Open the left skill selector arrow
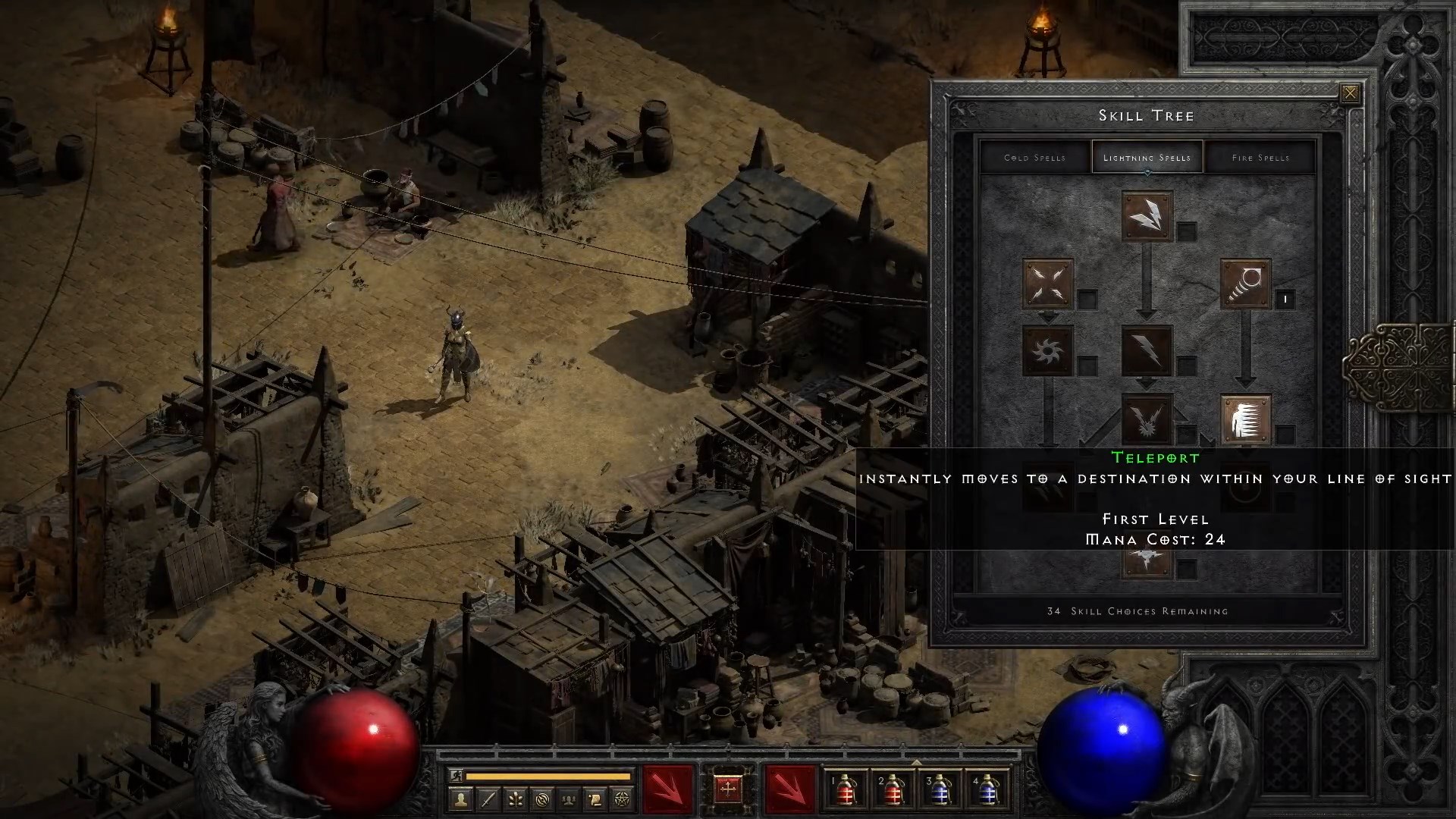Viewport: 1456px width, 819px height. (668, 789)
